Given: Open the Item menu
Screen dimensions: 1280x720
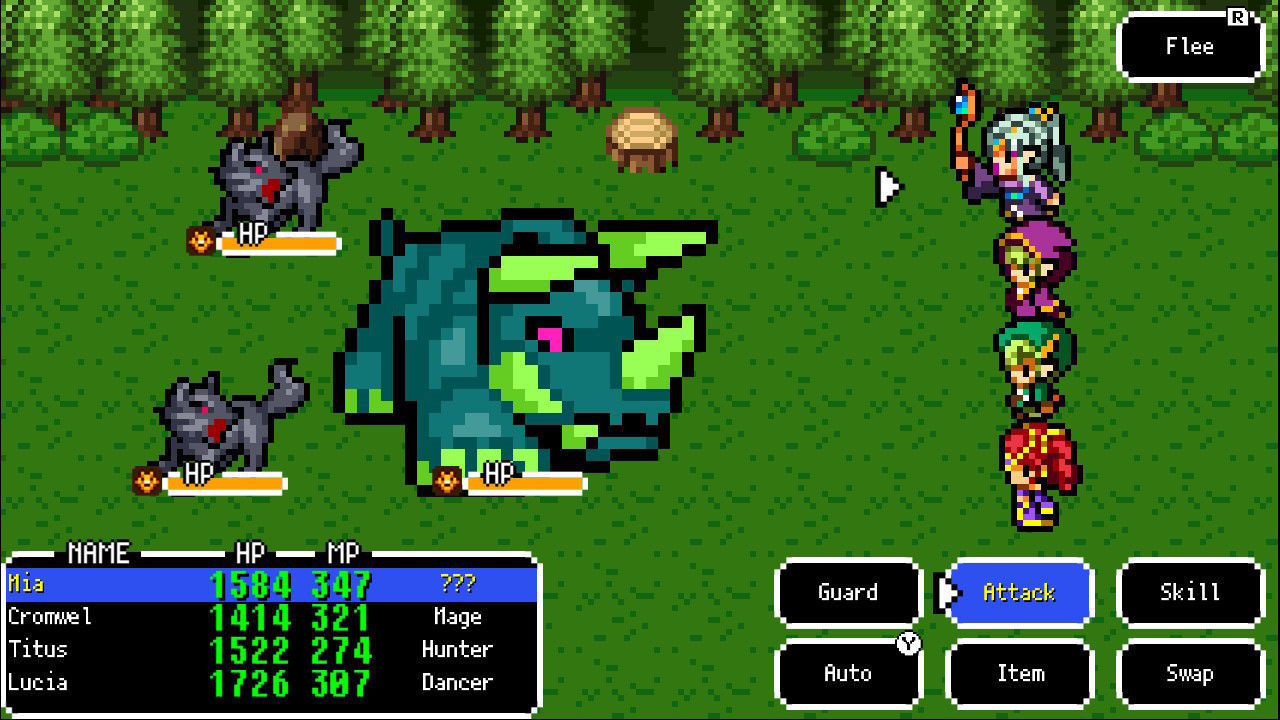Looking at the screenshot, I should [1018, 674].
